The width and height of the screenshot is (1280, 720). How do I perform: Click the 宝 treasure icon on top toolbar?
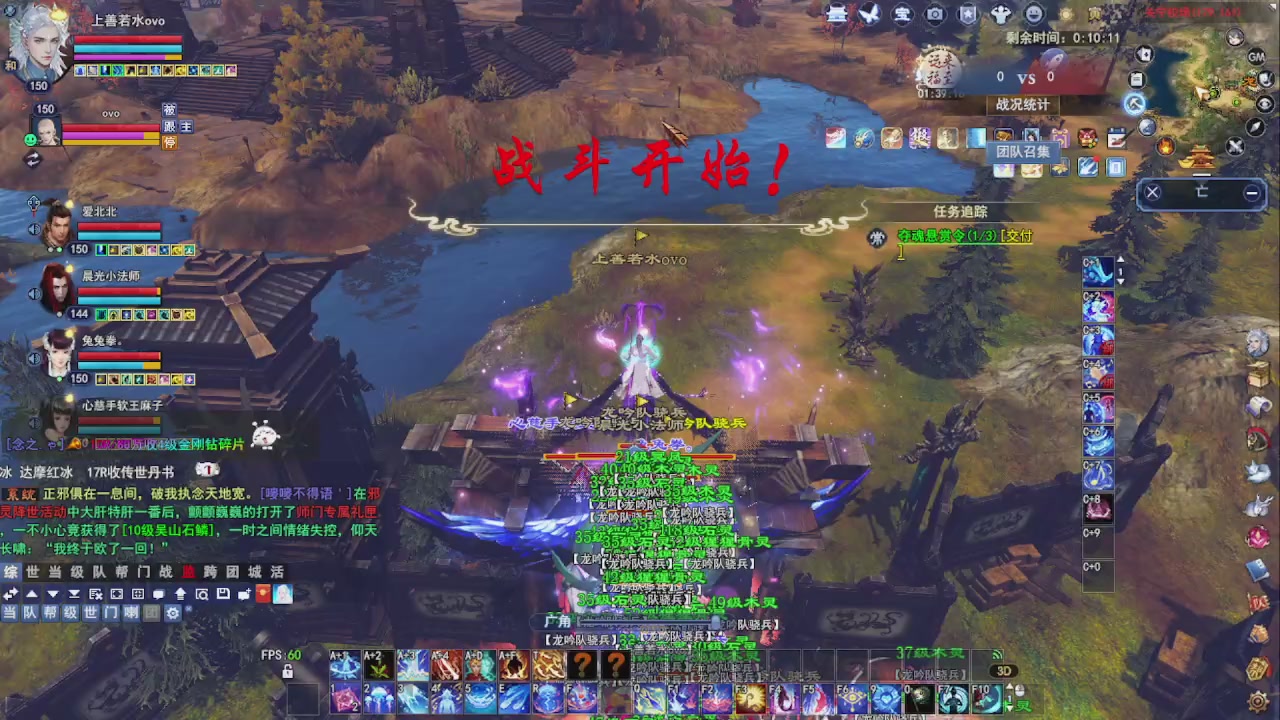coord(903,13)
